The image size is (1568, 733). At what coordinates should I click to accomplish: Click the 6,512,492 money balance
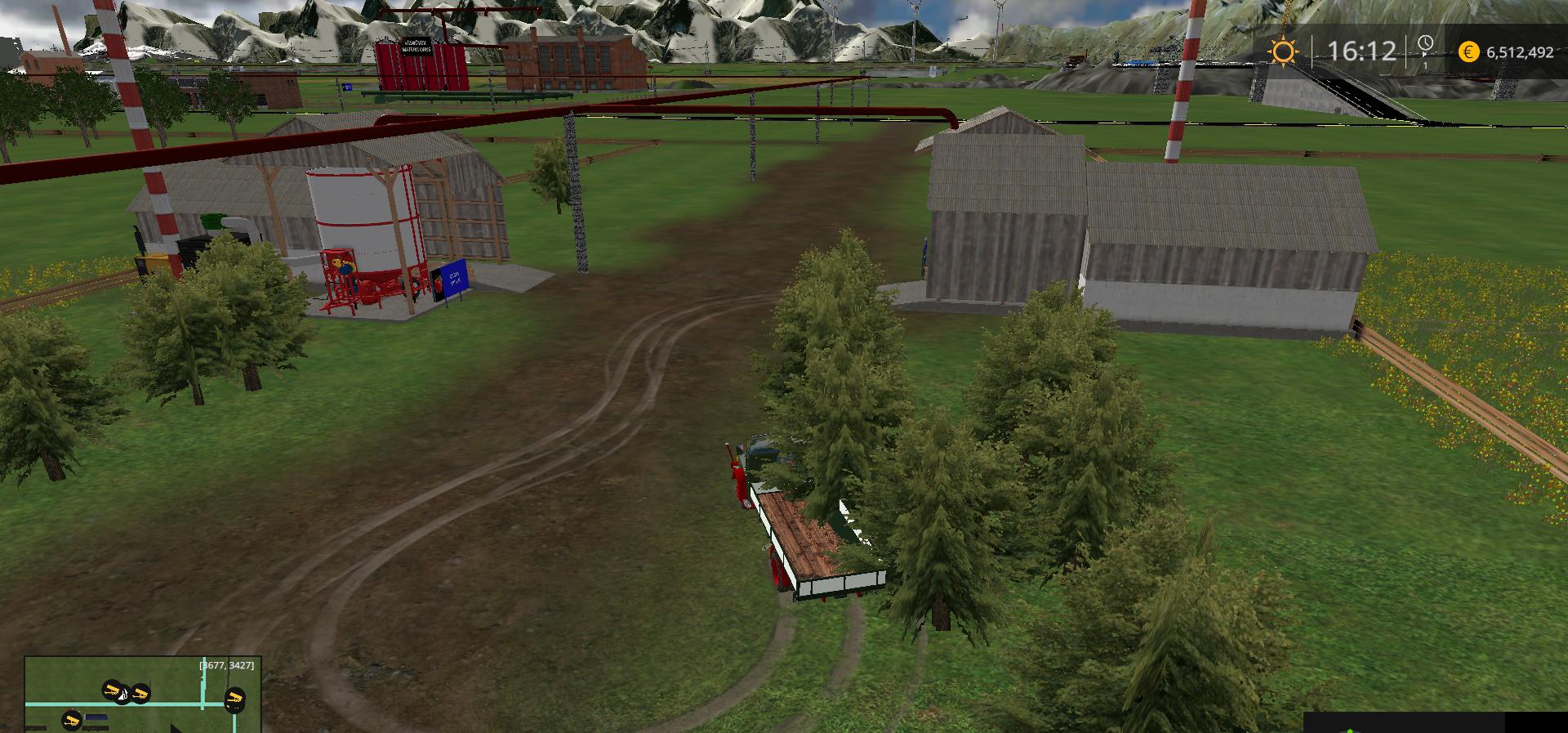click(1520, 51)
